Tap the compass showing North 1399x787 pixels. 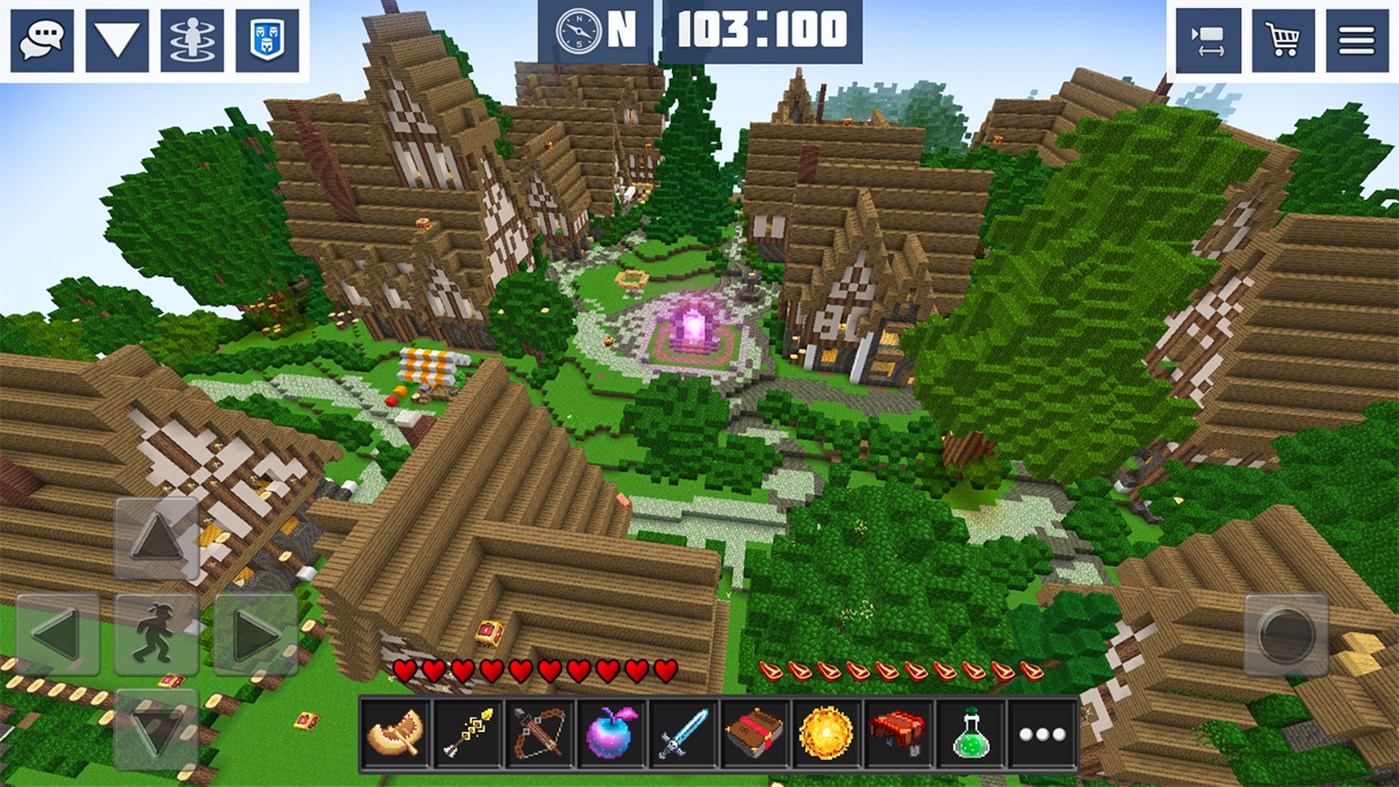pos(580,32)
